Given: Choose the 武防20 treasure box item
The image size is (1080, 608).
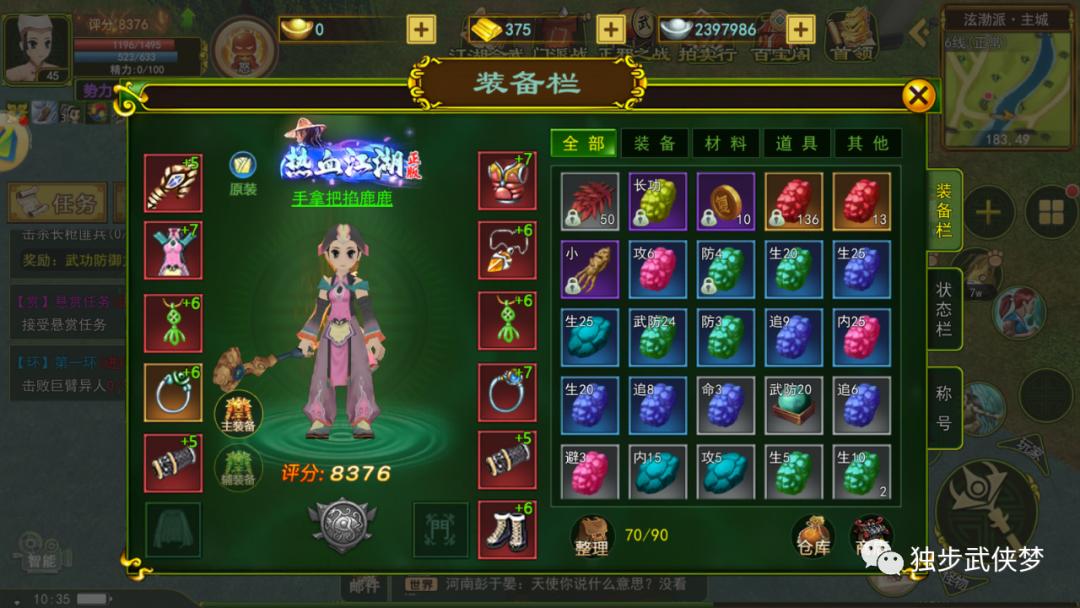Looking at the screenshot, I should click(x=794, y=405).
